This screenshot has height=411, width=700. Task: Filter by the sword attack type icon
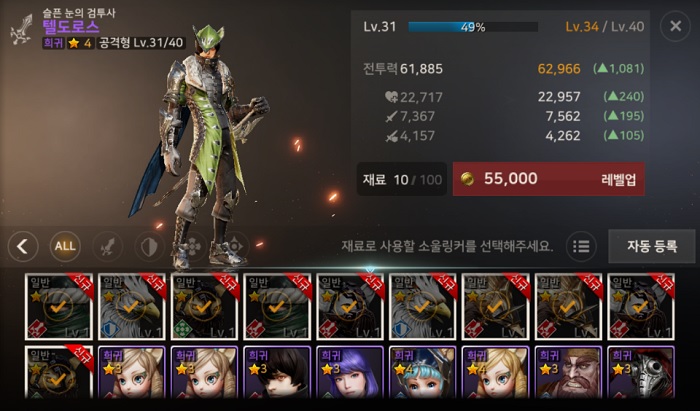click(x=107, y=245)
